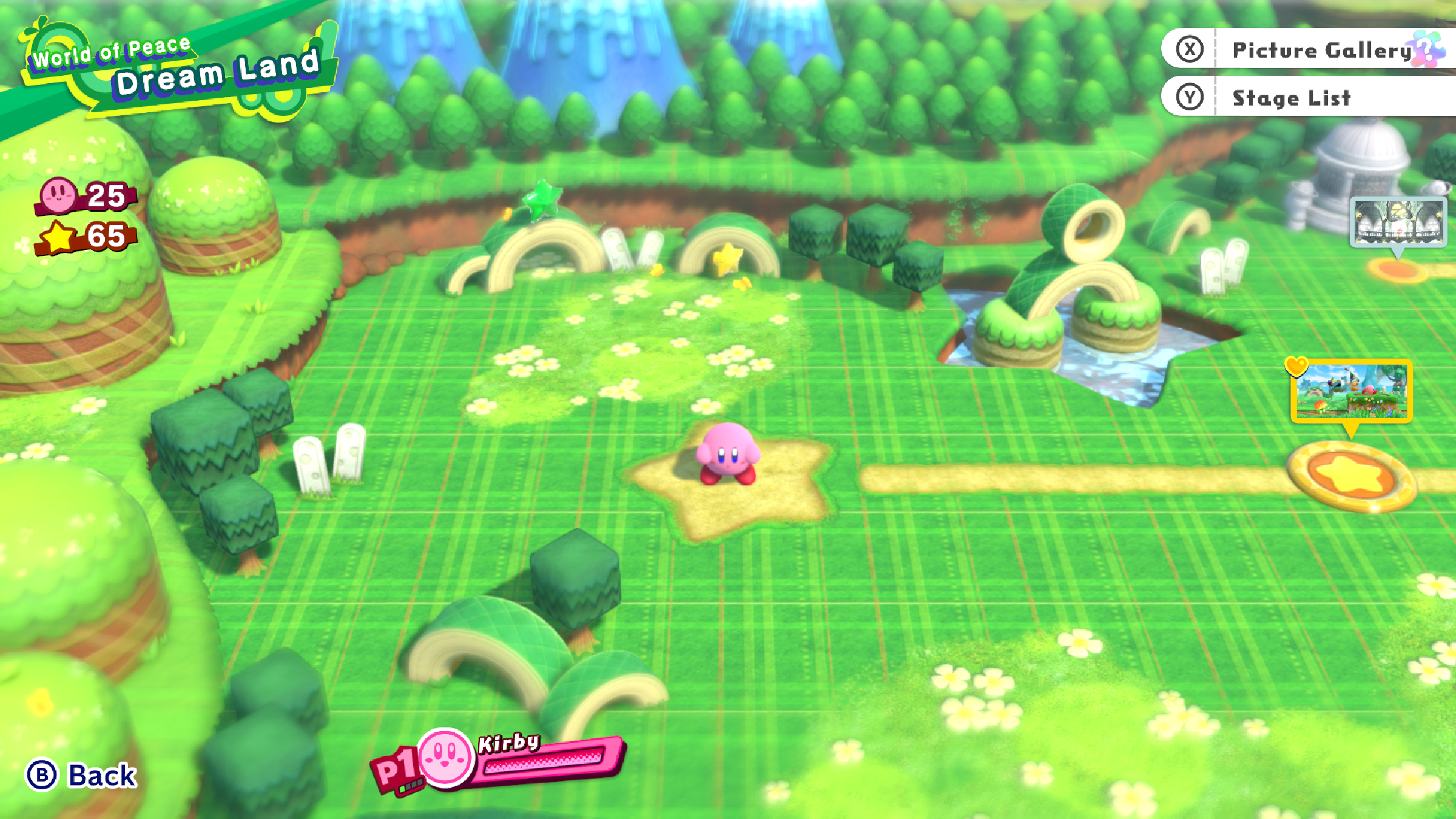
Task: Select the highlighted green stage preview thumbnail
Action: coord(1352,391)
